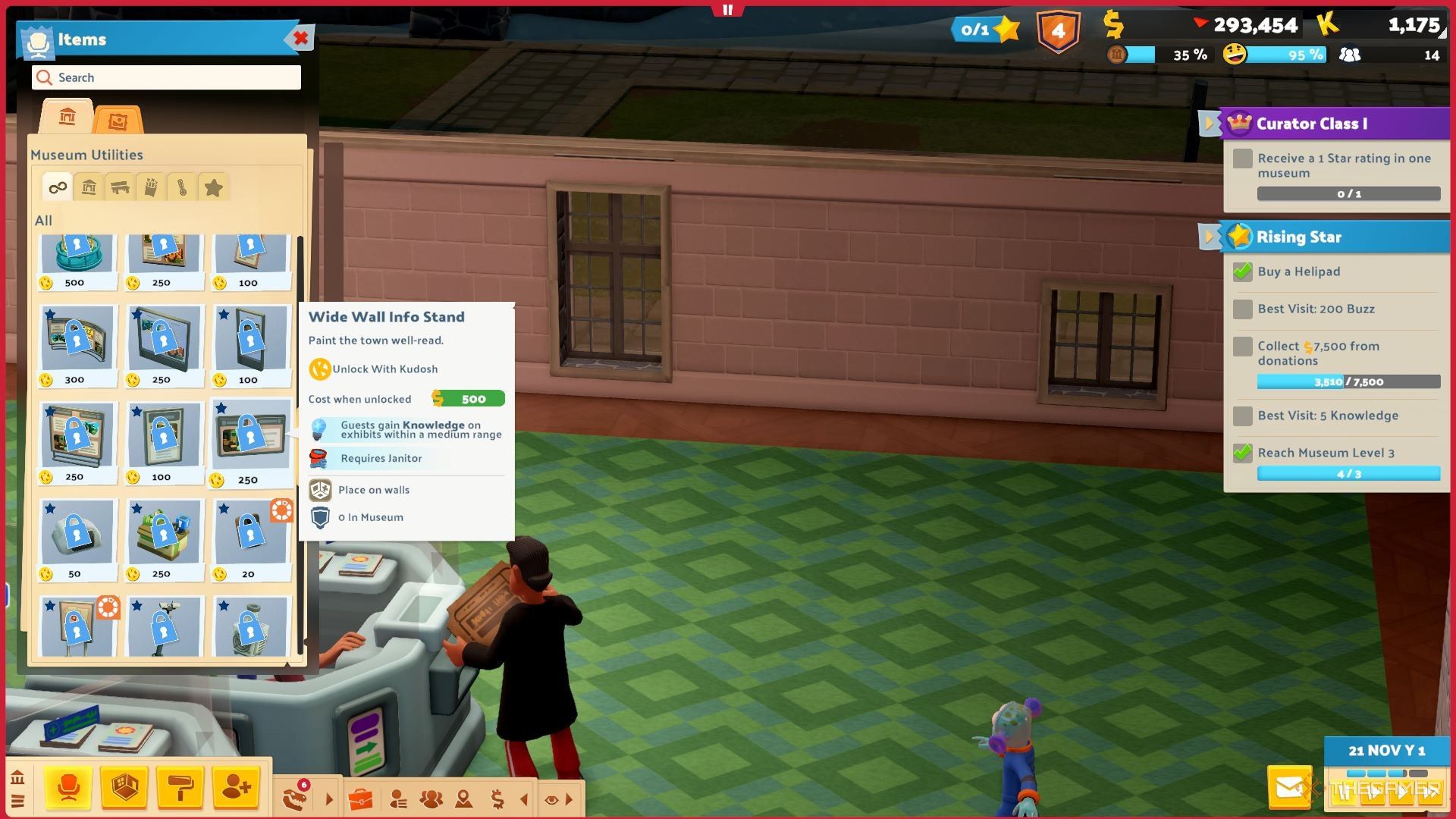Toggle the Buy a Helipad completed checkmark
Viewport: 1456px width, 819px height.
point(1242,271)
